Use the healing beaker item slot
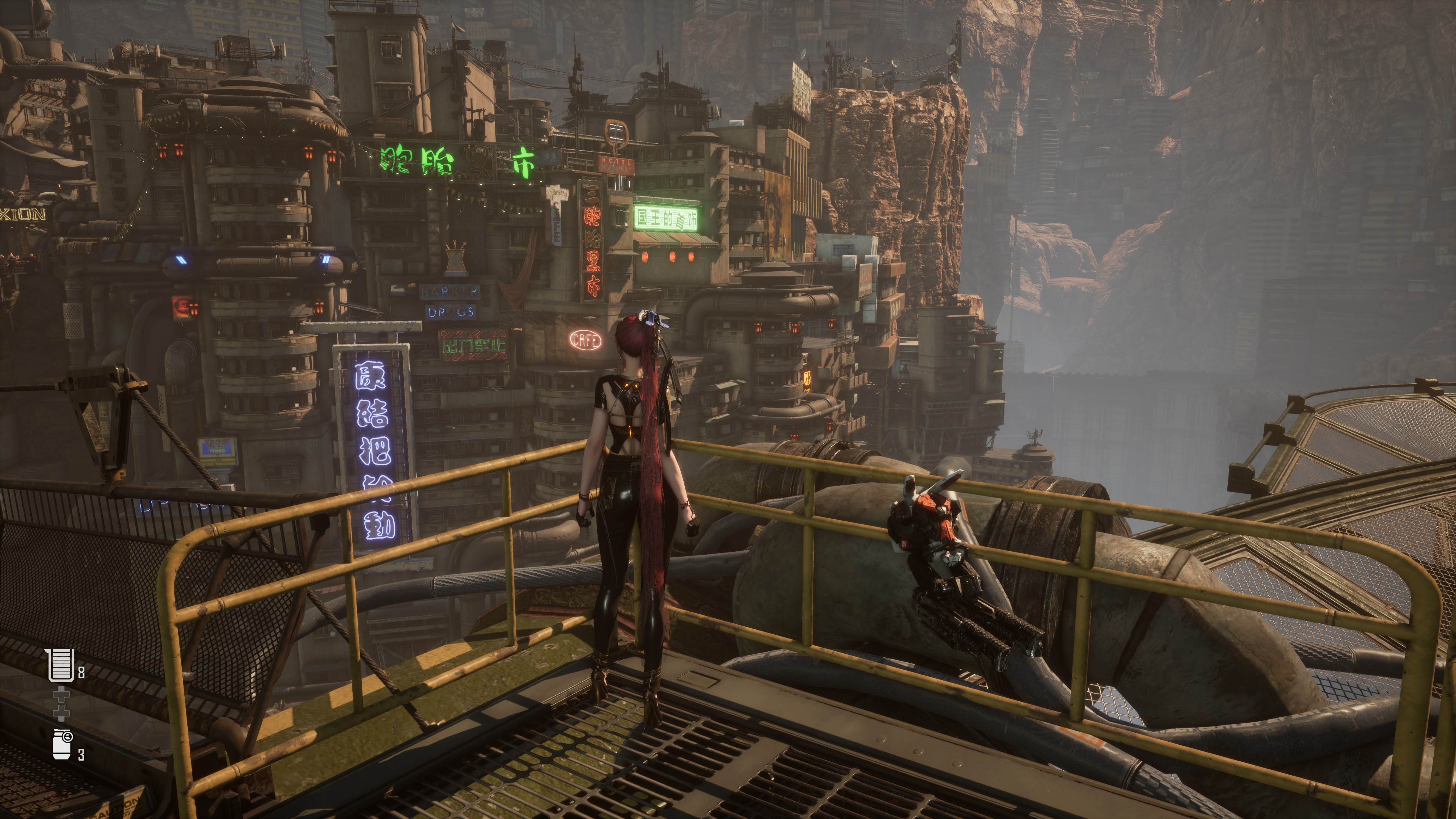This screenshot has height=819, width=1456. pyautogui.click(x=61, y=665)
